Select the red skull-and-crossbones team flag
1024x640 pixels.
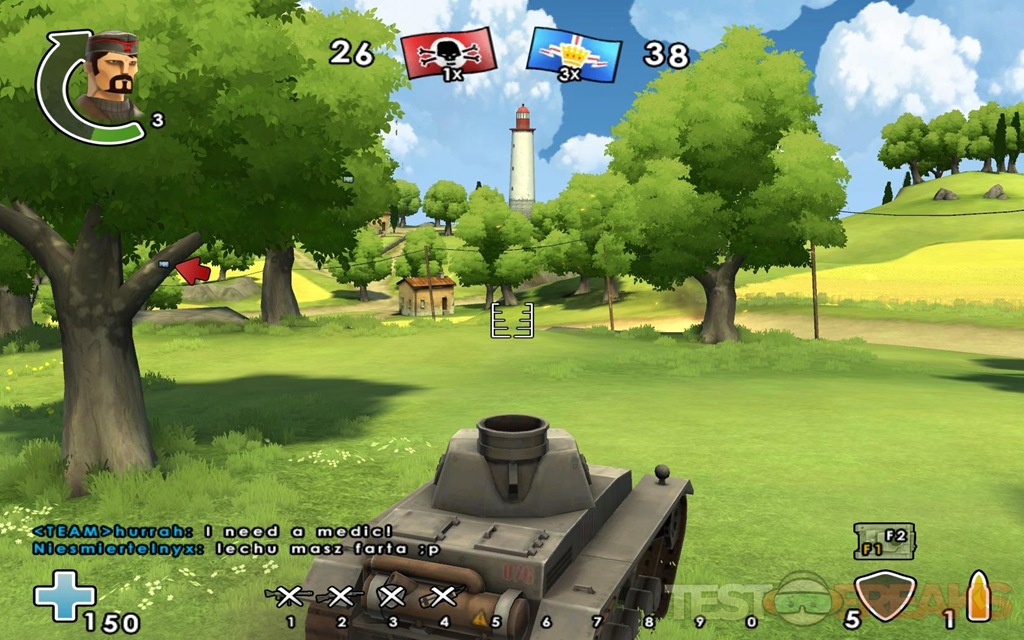pyautogui.click(x=448, y=53)
